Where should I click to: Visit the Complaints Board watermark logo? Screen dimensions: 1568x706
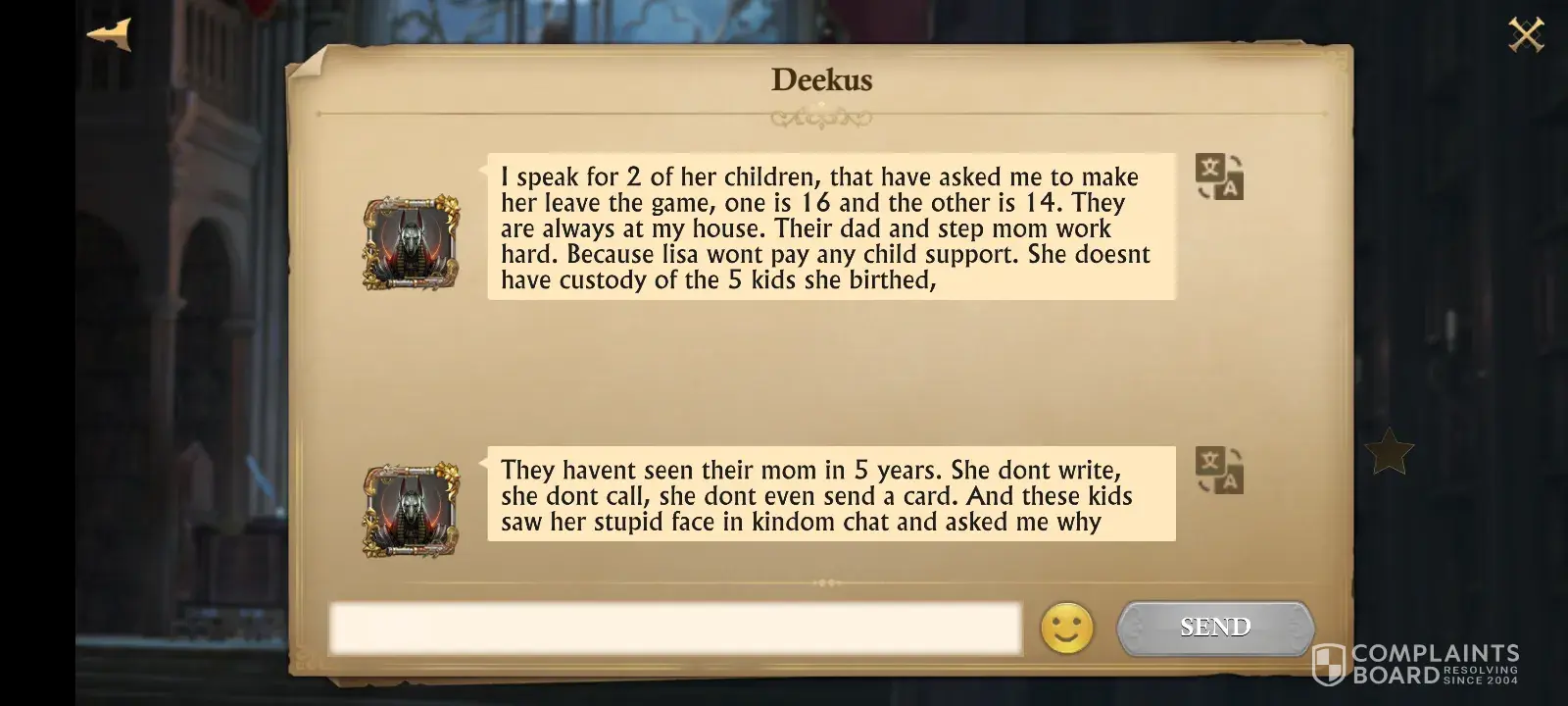(x=1415, y=664)
